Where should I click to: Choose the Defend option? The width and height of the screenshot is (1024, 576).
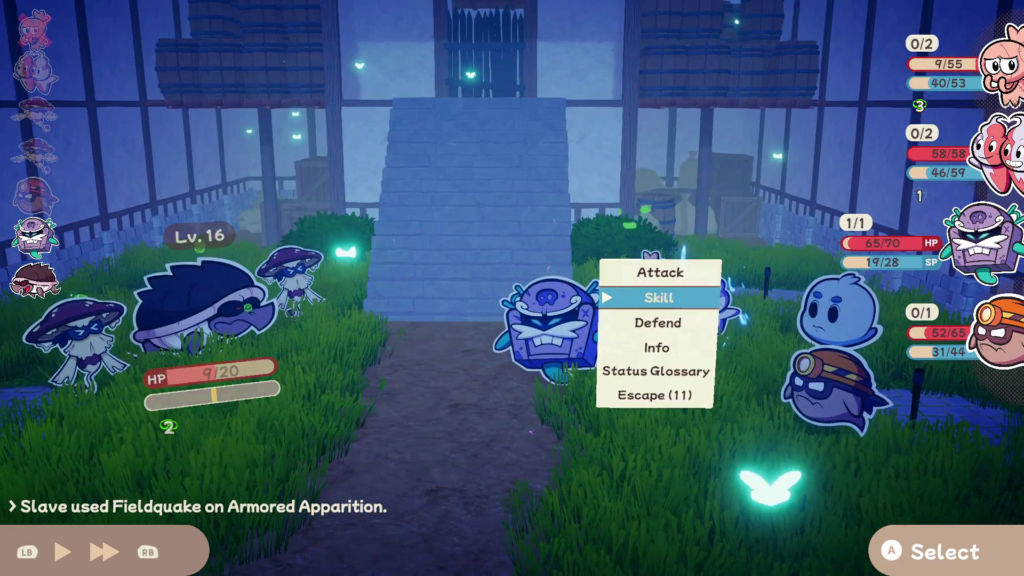click(658, 323)
